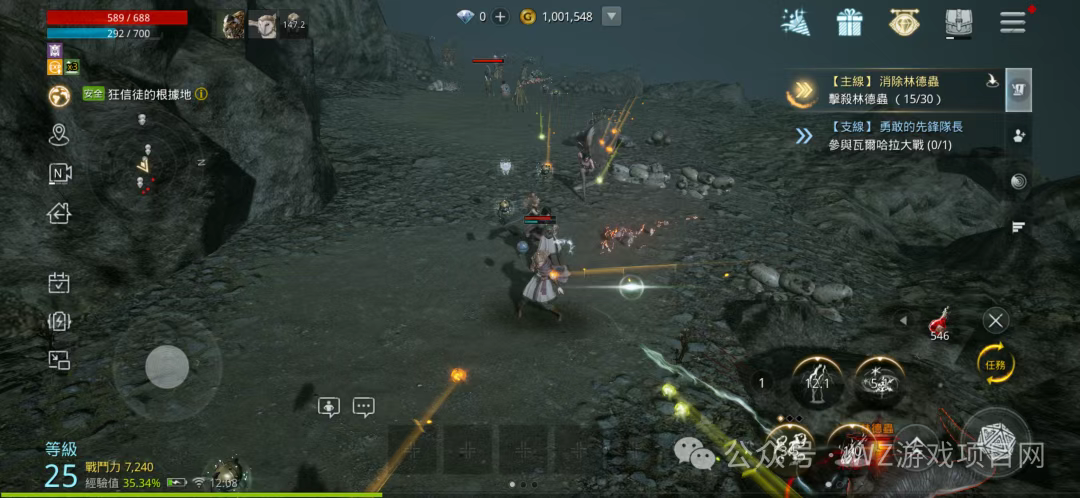1080x498 pixels.
Task: Use the red health potion
Action: coord(939,322)
